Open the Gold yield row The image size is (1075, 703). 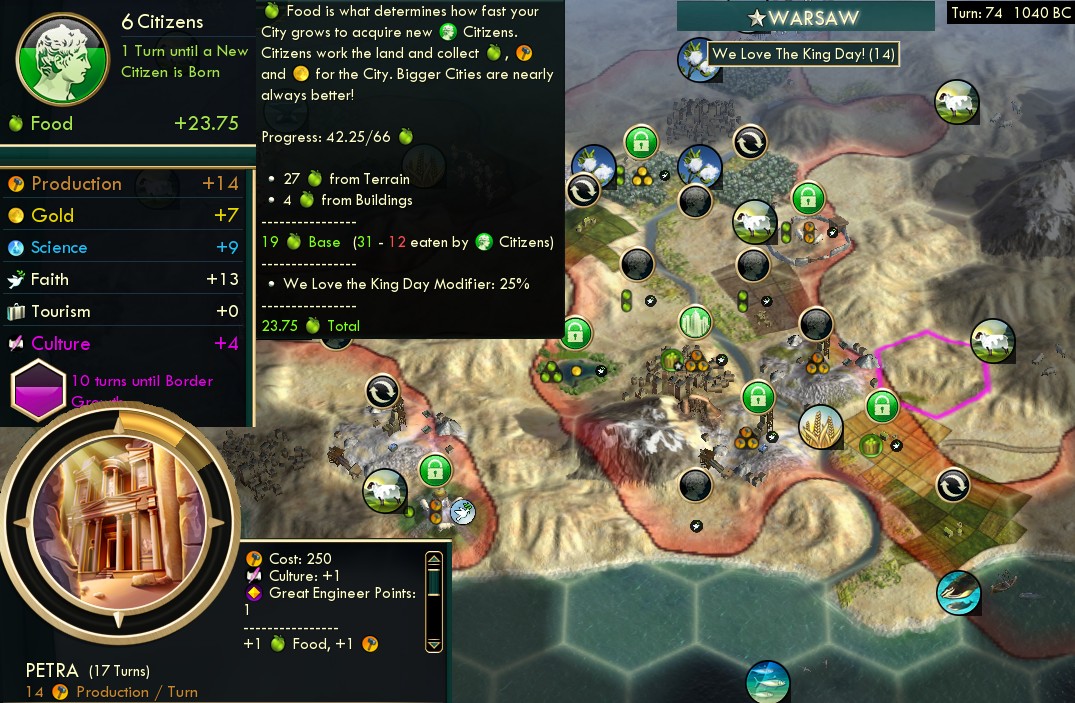(x=125, y=216)
